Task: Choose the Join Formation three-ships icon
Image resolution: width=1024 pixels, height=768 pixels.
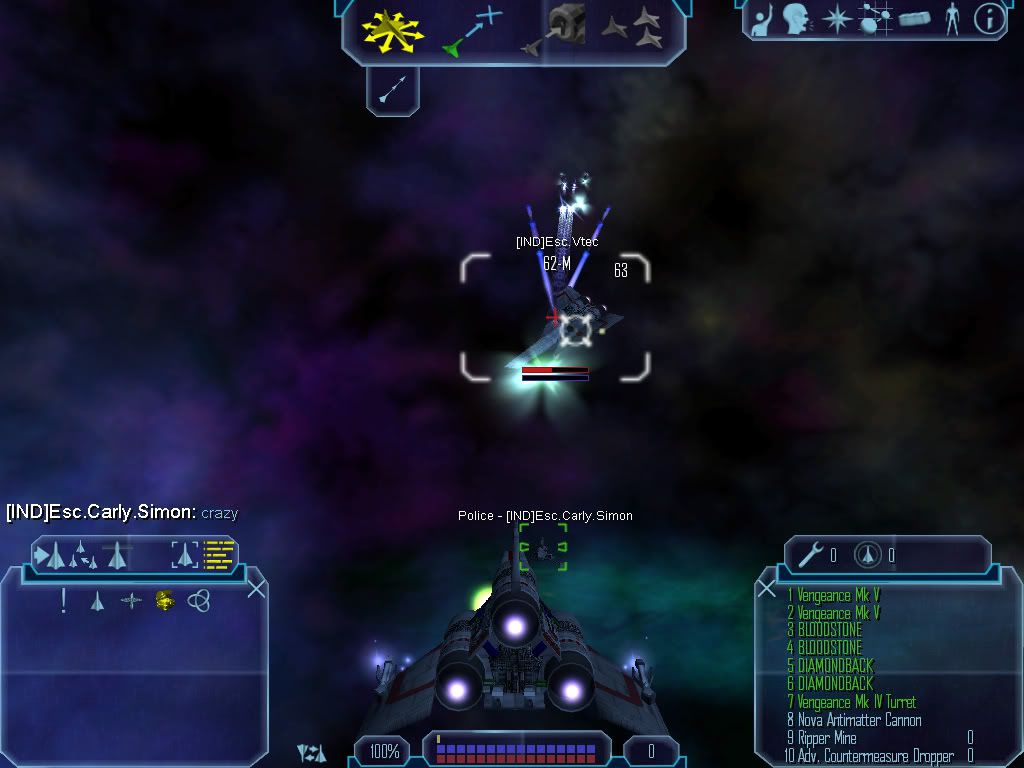Action: coord(634,29)
